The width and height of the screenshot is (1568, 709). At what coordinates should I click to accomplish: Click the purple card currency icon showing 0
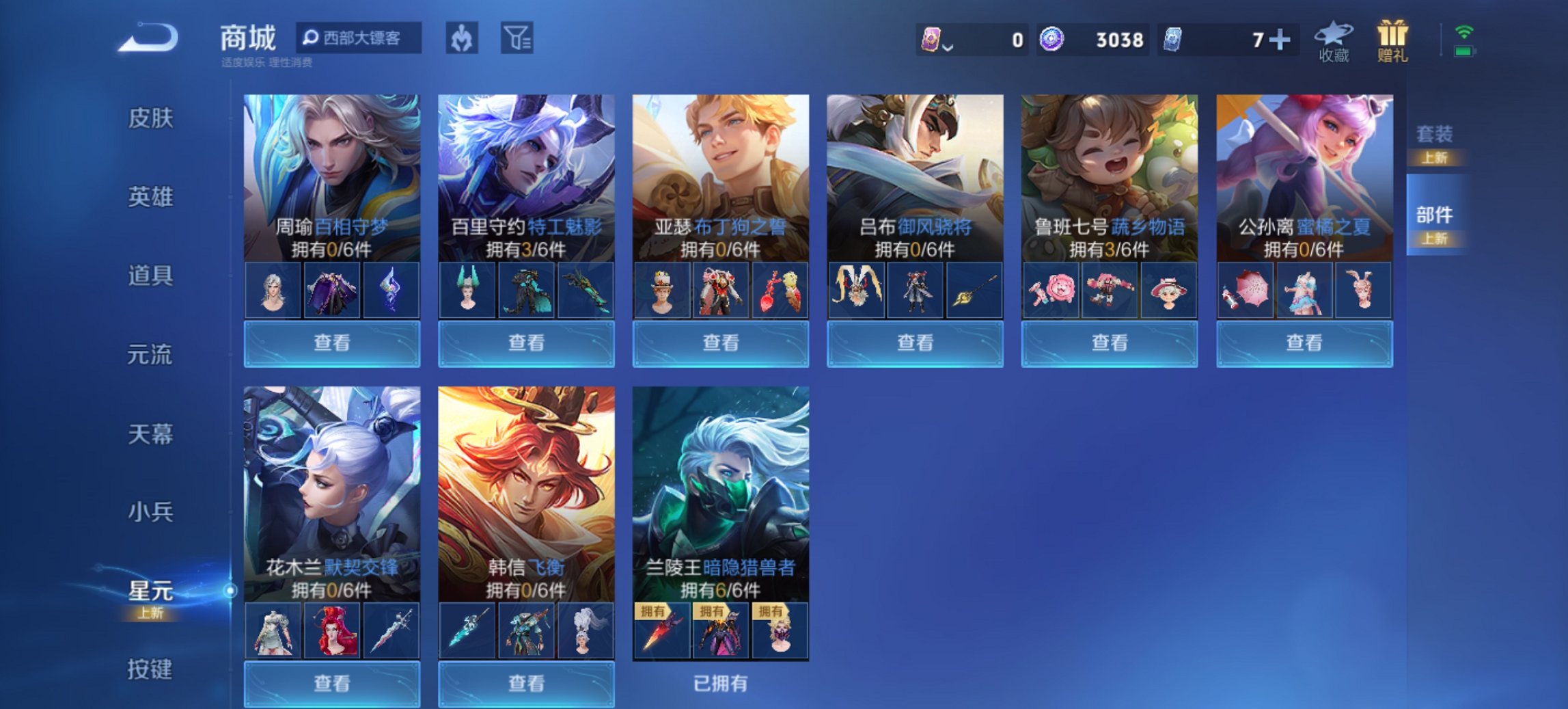(x=931, y=40)
